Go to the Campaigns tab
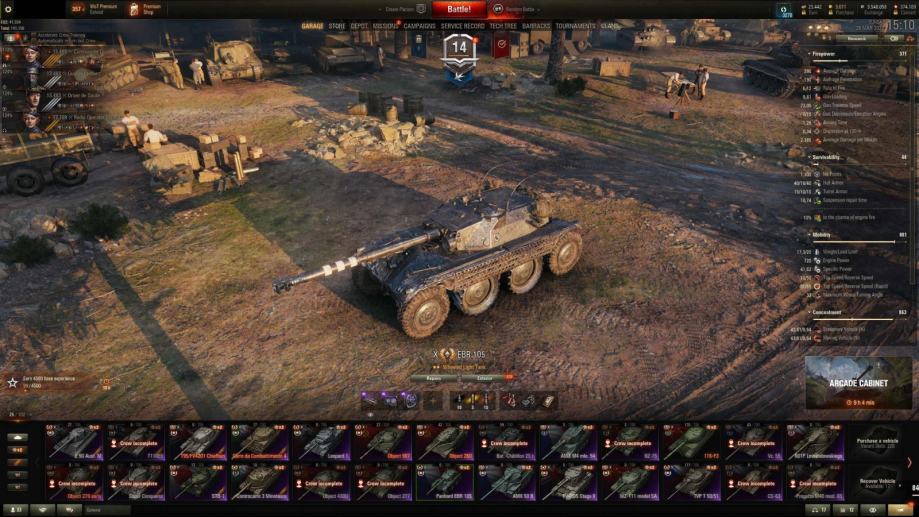This screenshot has width=919, height=517. pos(420,26)
